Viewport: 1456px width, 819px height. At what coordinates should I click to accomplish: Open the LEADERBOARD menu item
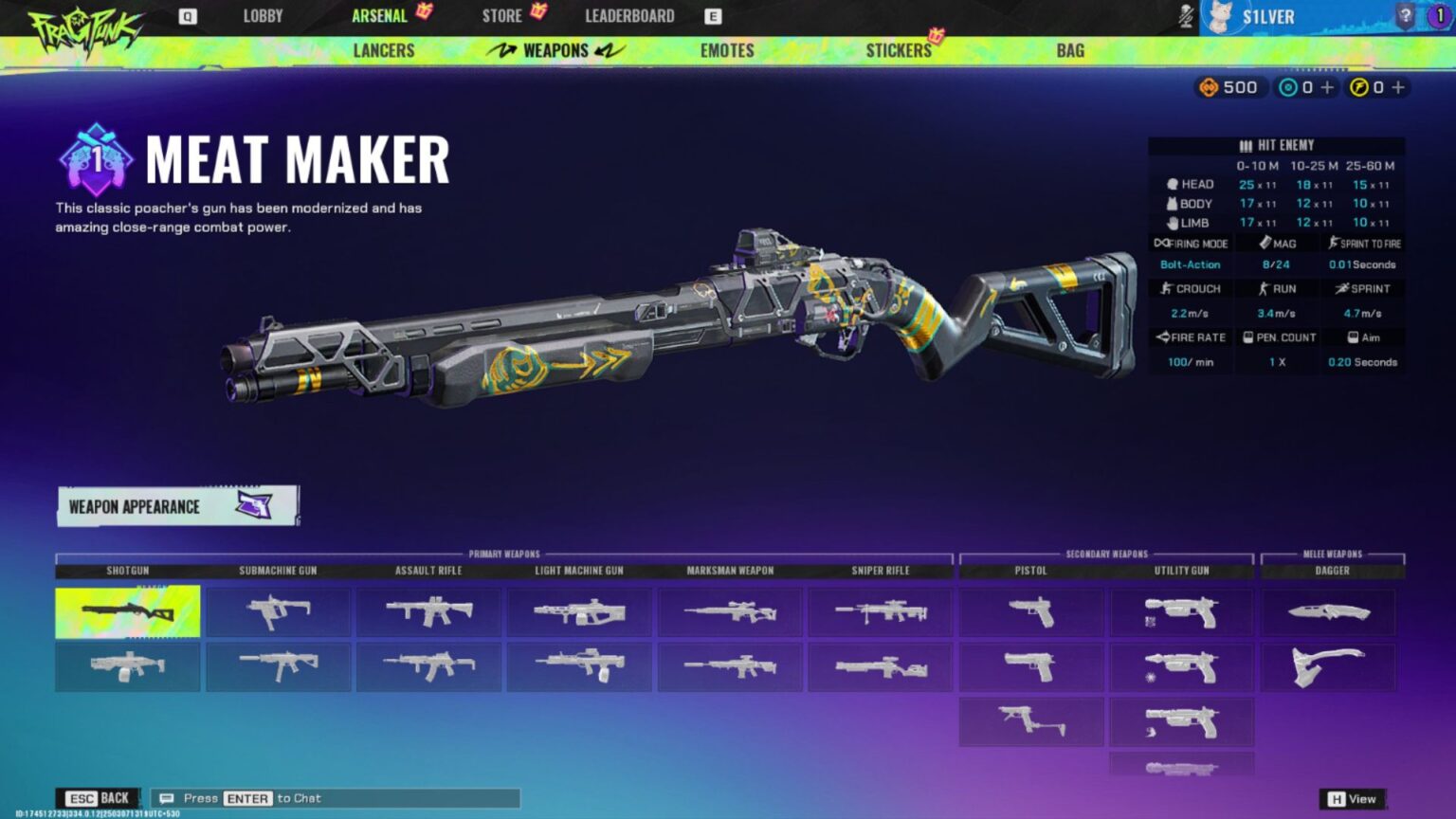tap(629, 15)
